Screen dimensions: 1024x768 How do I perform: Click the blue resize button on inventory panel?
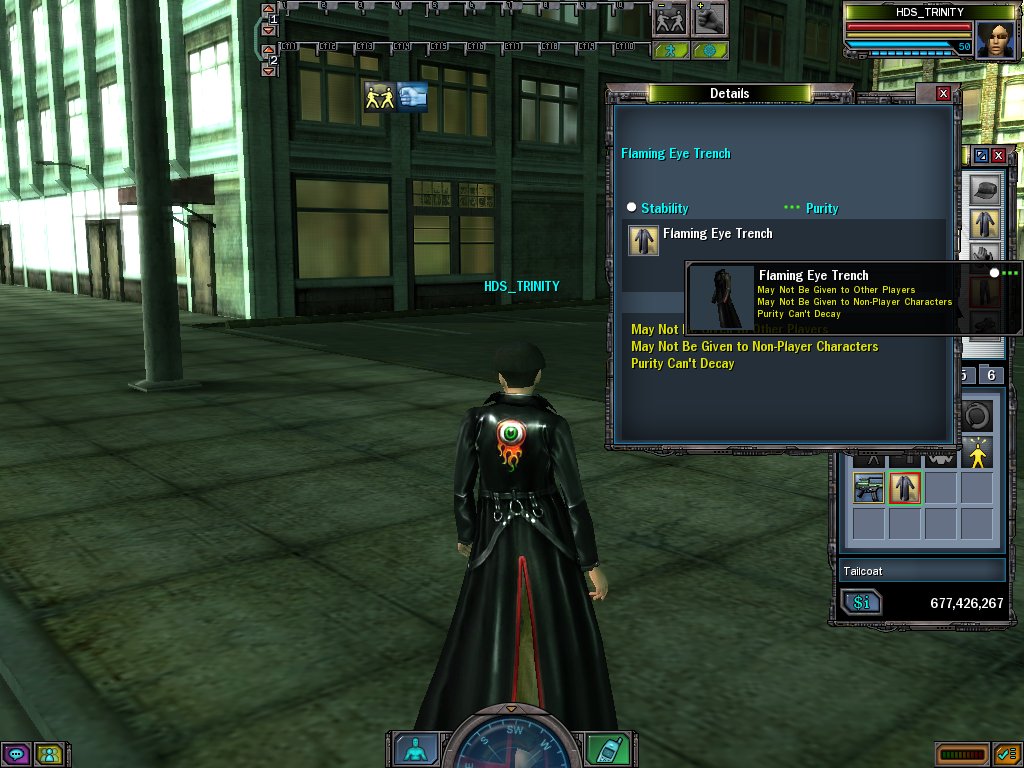coord(981,156)
